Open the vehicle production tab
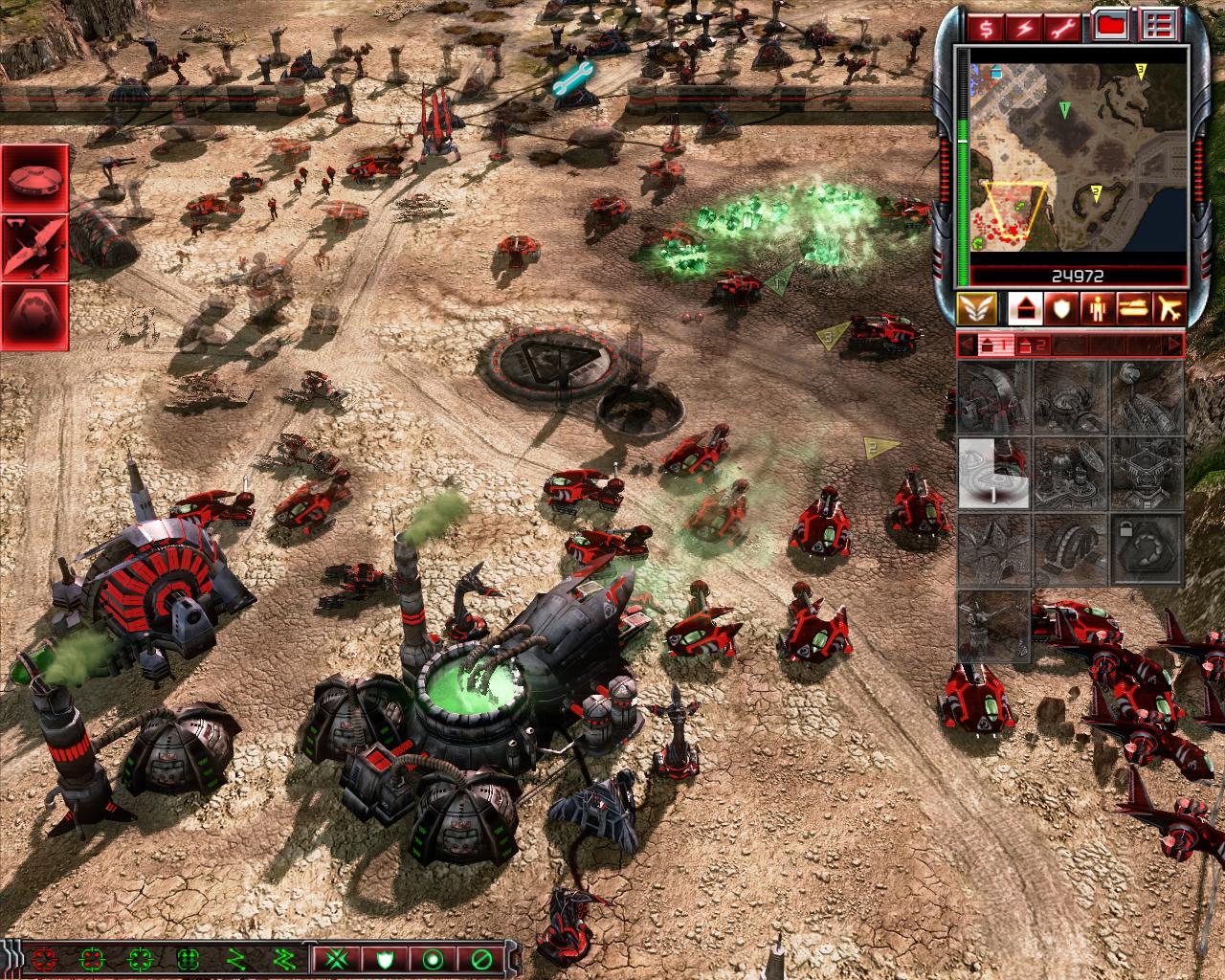This screenshot has height=980, width=1225. tap(1132, 308)
